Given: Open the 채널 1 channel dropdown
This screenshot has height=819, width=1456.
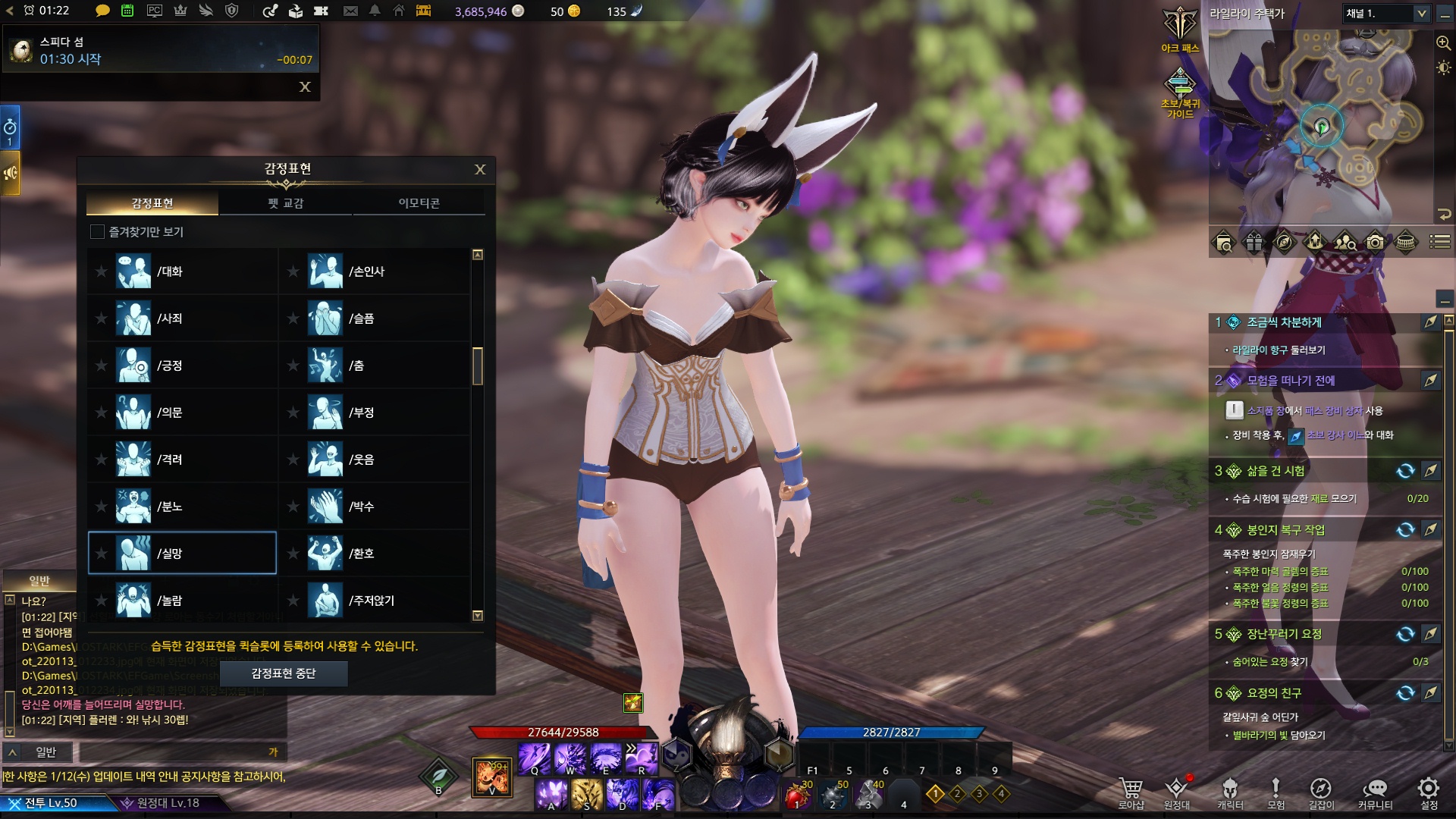Looking at the screenshot, I should point(1385,14).
